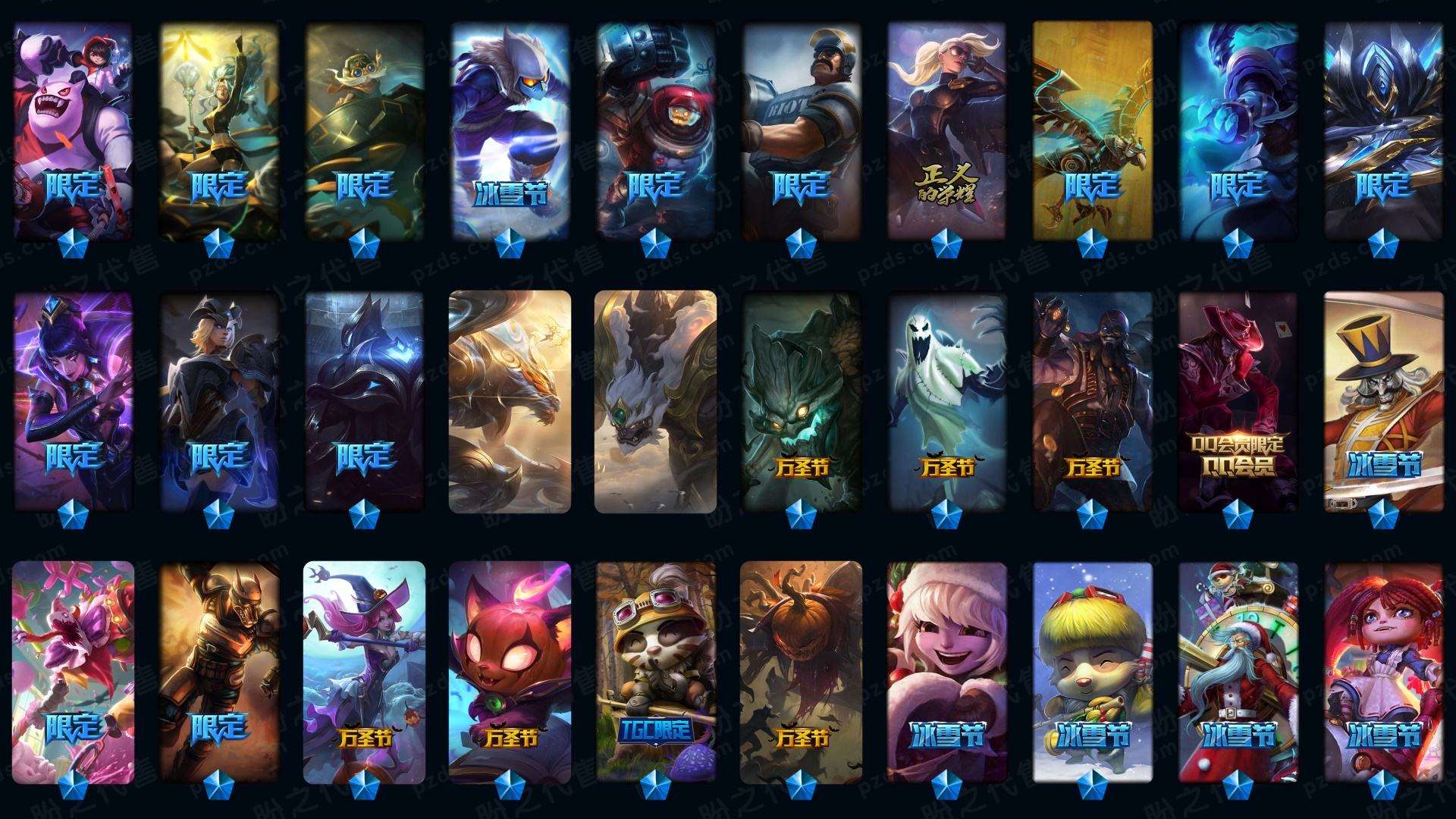
Task: Choose the Riot police officer skin card
Action: point(801,130)
